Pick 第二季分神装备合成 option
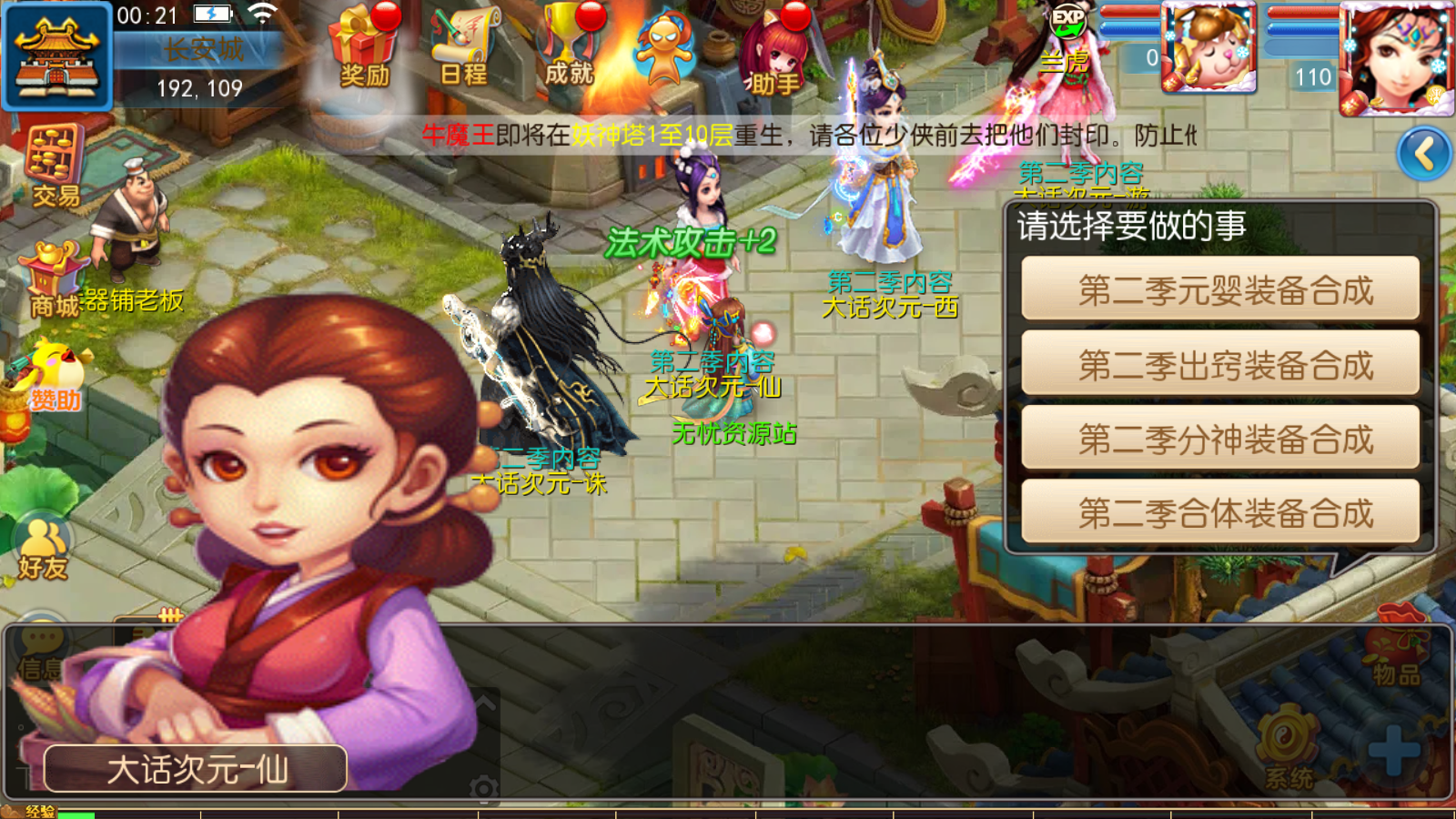The image size is (1456, 819). pos(1220,439)
